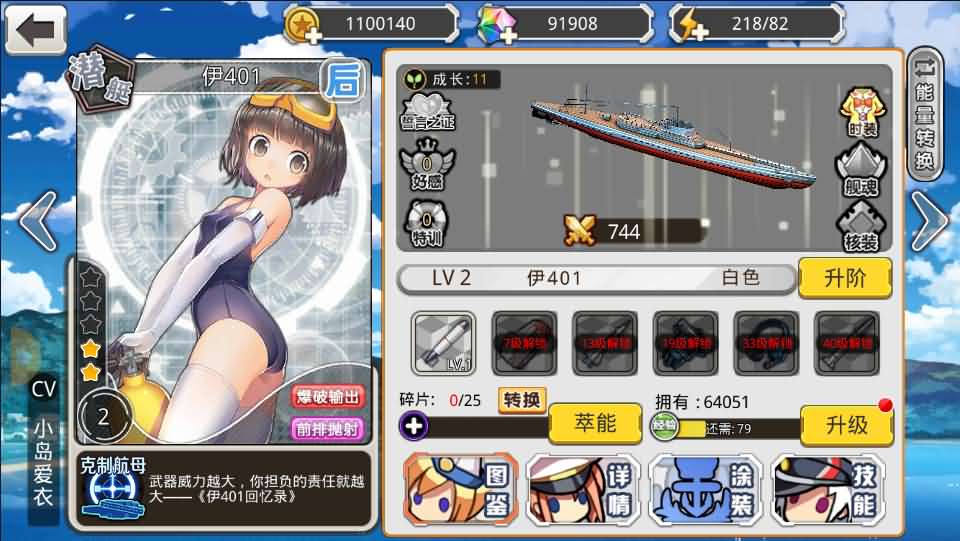Click the 萃能 extract button
Viewport: 960px width, 541px height.
[x=594, y=424]
